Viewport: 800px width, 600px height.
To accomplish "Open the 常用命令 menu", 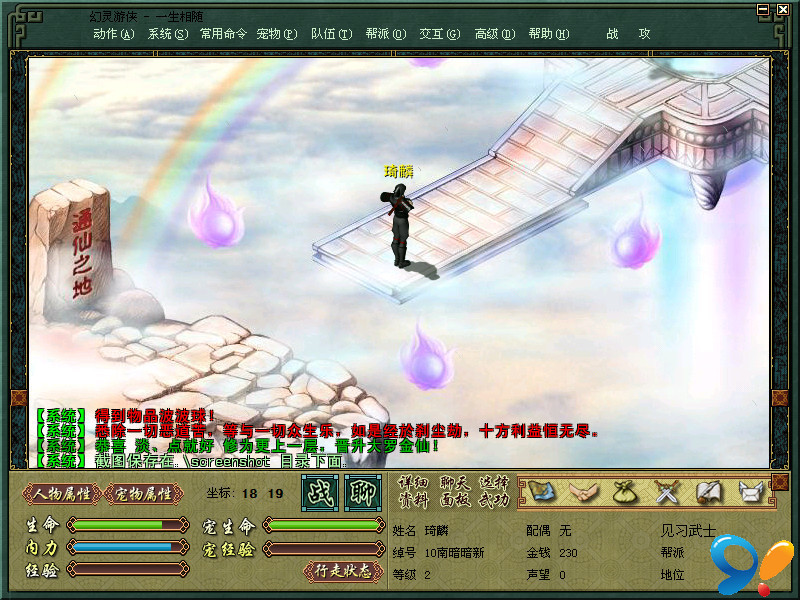I will tap(223, 33).
